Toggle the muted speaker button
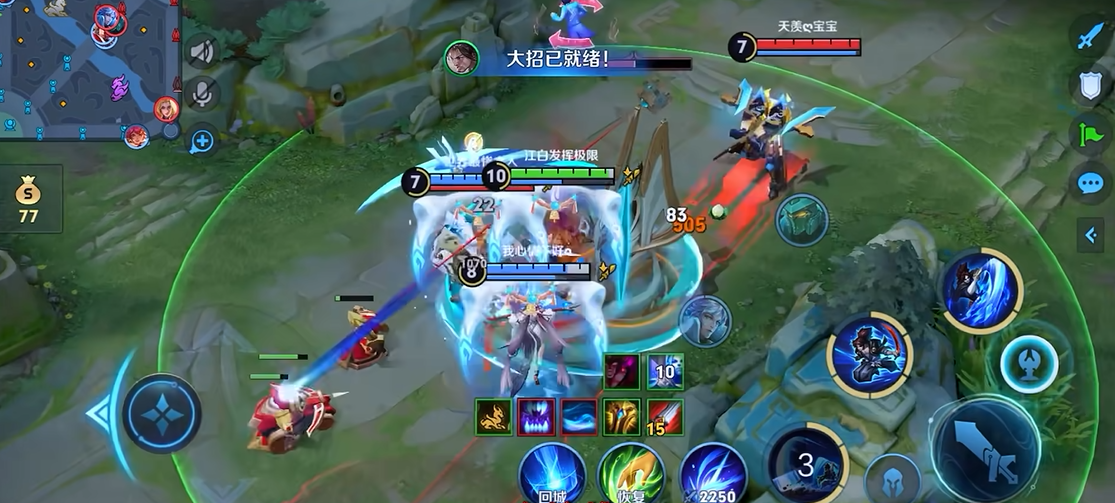 pos(202,51)
